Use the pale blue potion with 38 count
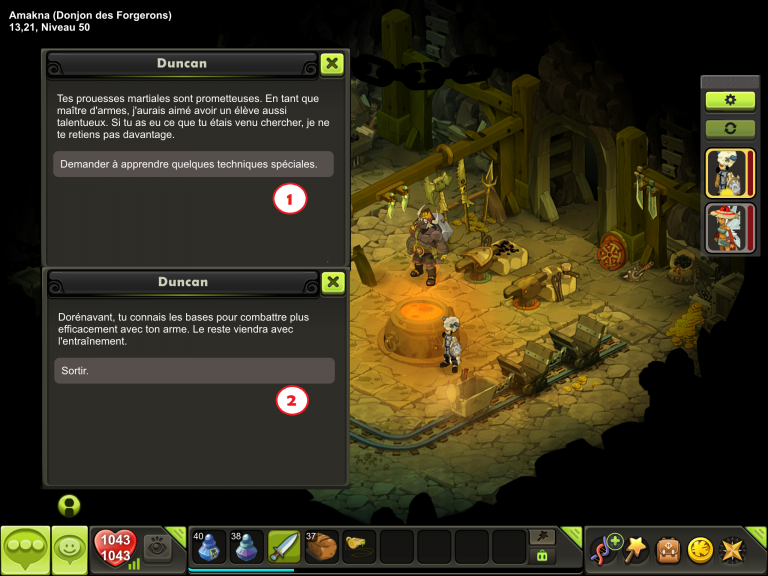Viewport: 768px width, 576px height. (247, 547)
